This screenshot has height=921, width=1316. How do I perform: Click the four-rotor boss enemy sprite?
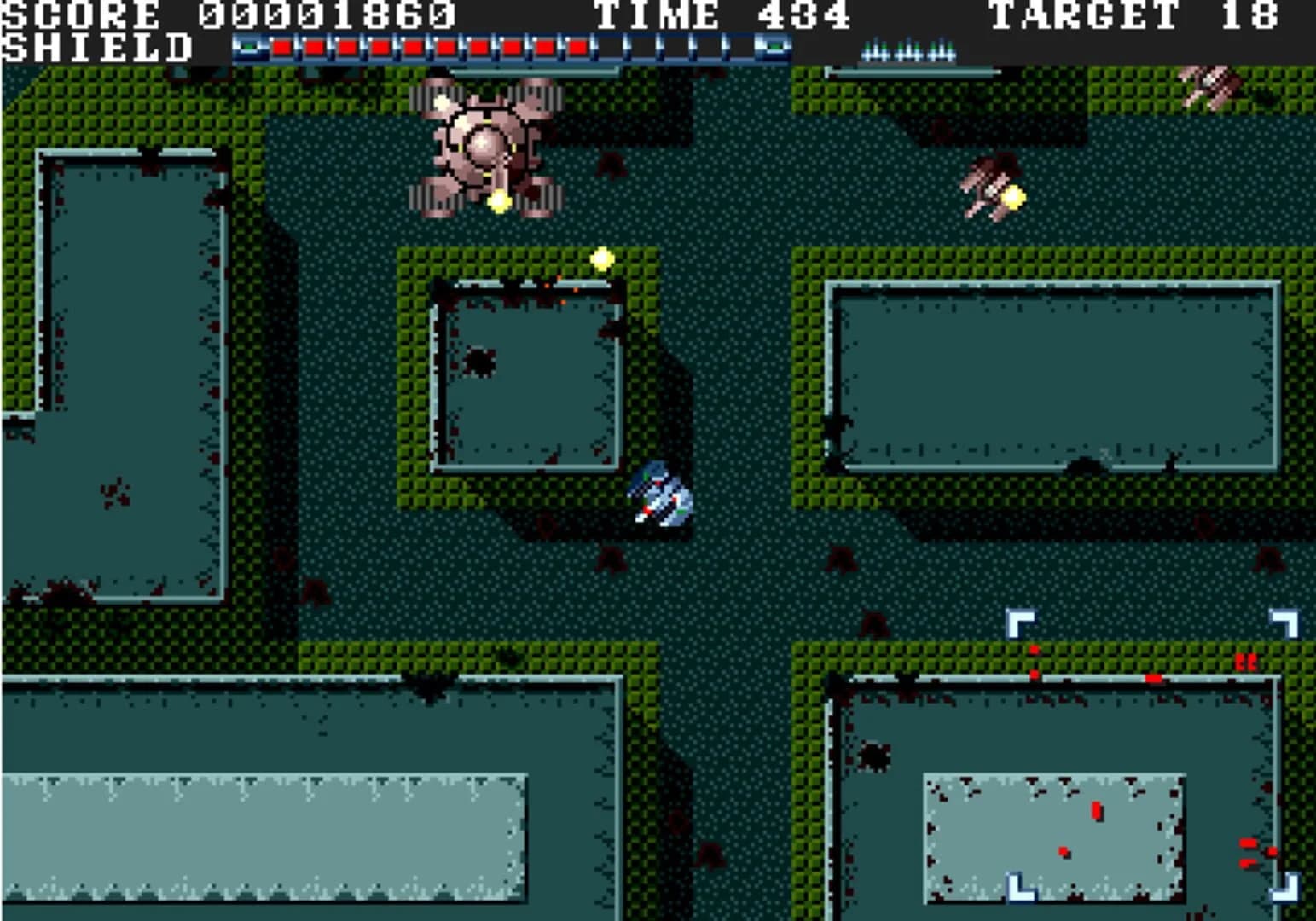486,145
